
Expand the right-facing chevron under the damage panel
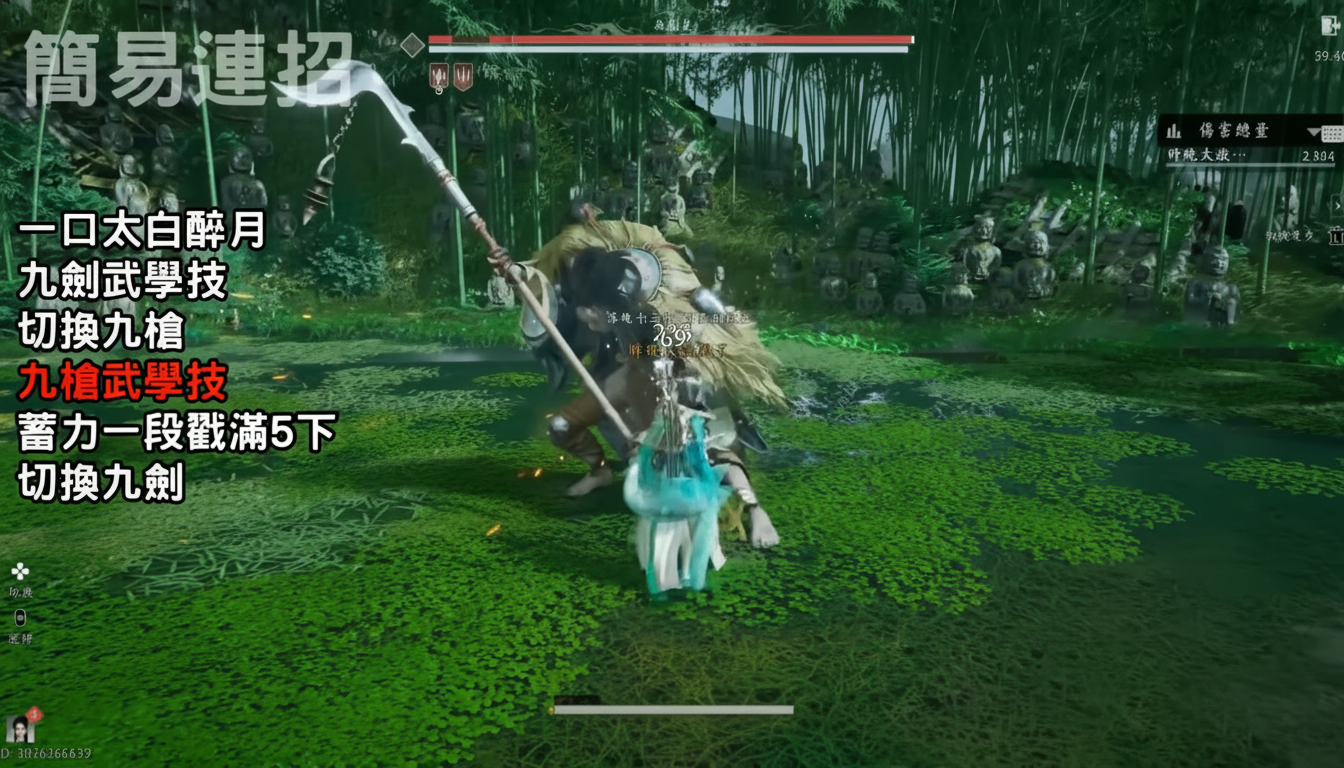pyautogui.click(x=1337, y=205)
